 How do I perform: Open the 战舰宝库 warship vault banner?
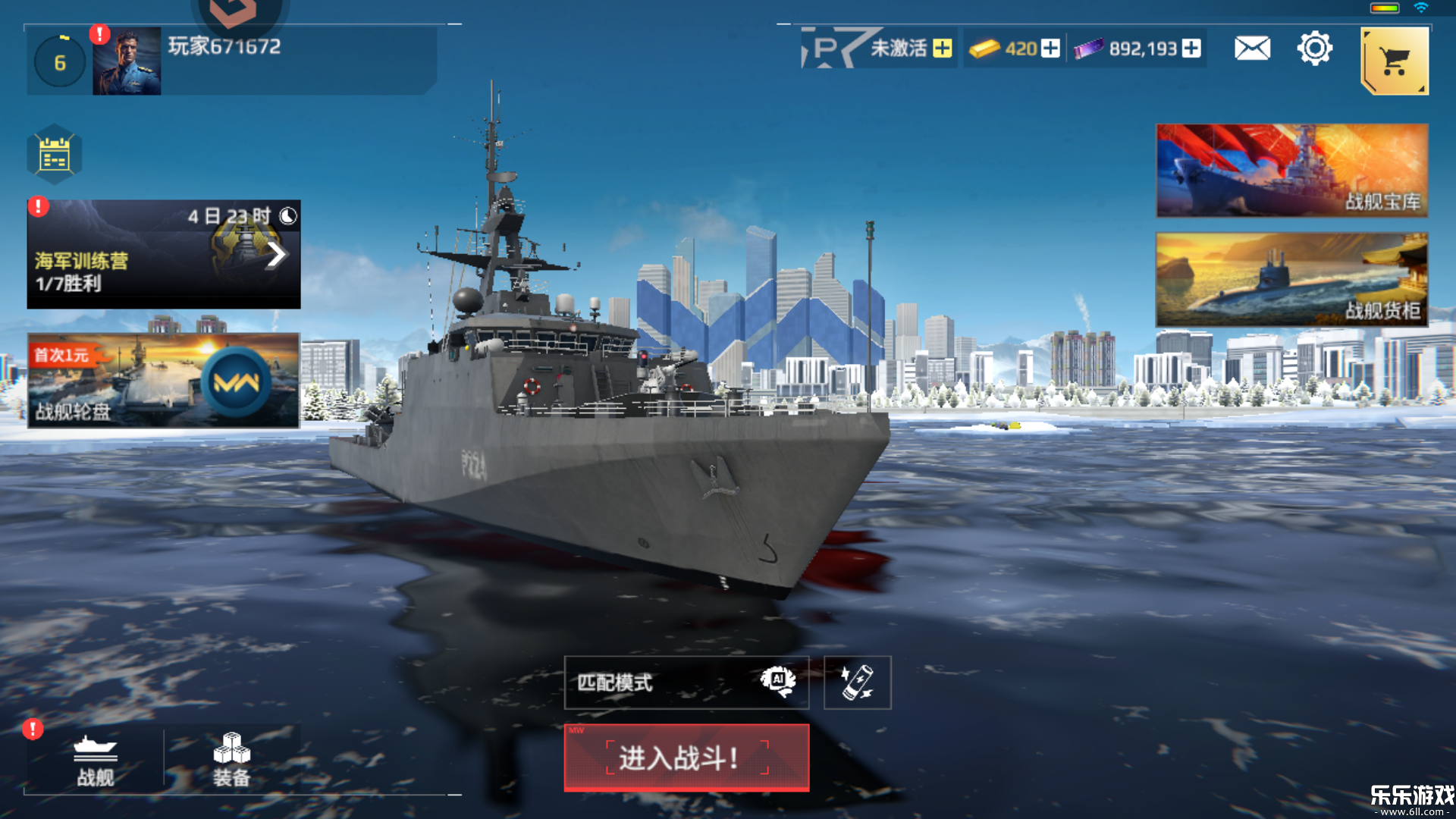click(x=1291, y=171)
